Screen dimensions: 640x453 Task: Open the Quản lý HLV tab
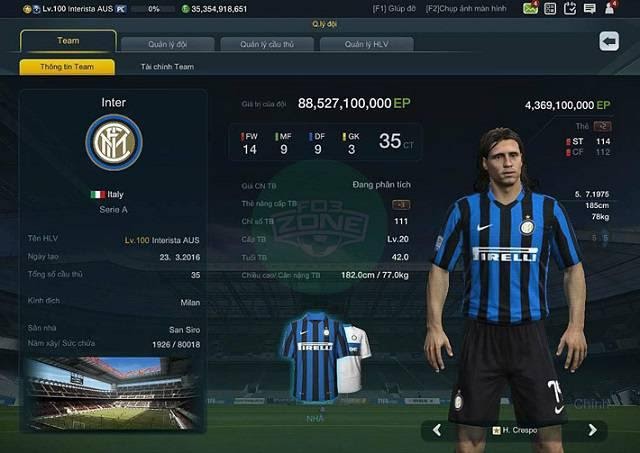click(366, 44)
